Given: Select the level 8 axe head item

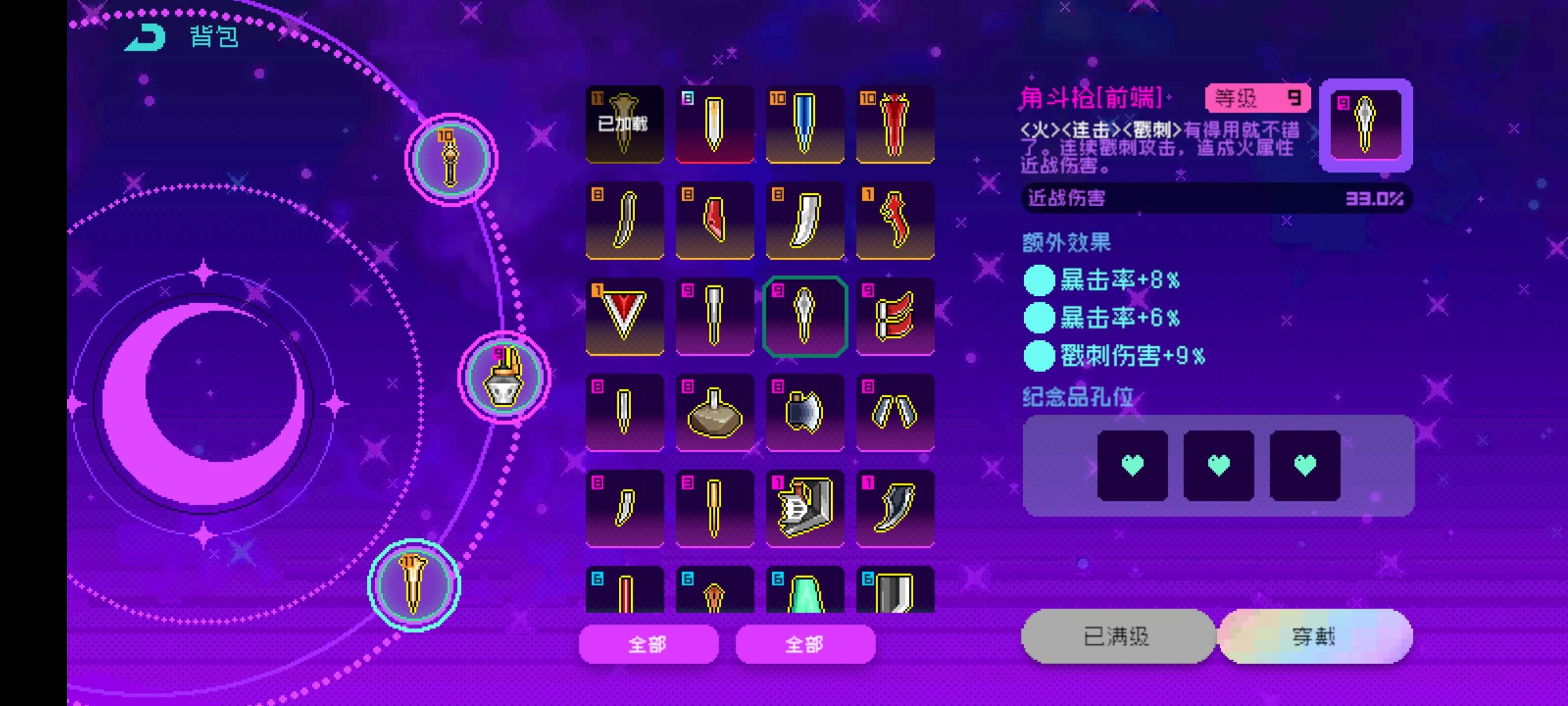Looking at the screenshot, I should (x=804, y=412).
